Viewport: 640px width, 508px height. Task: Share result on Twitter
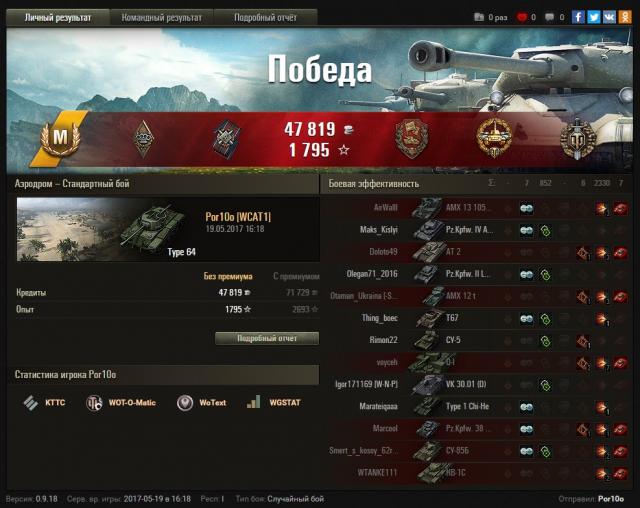point(593,17)
